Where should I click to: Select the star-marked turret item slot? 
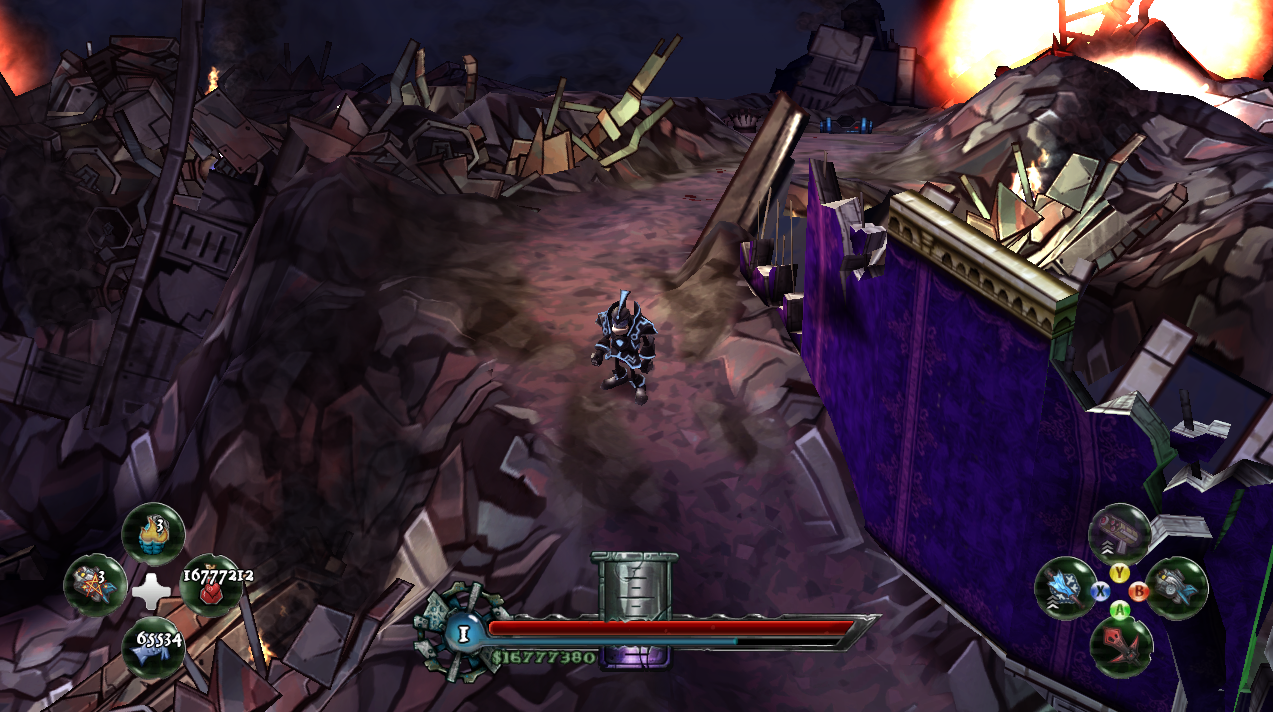point(95,587)
